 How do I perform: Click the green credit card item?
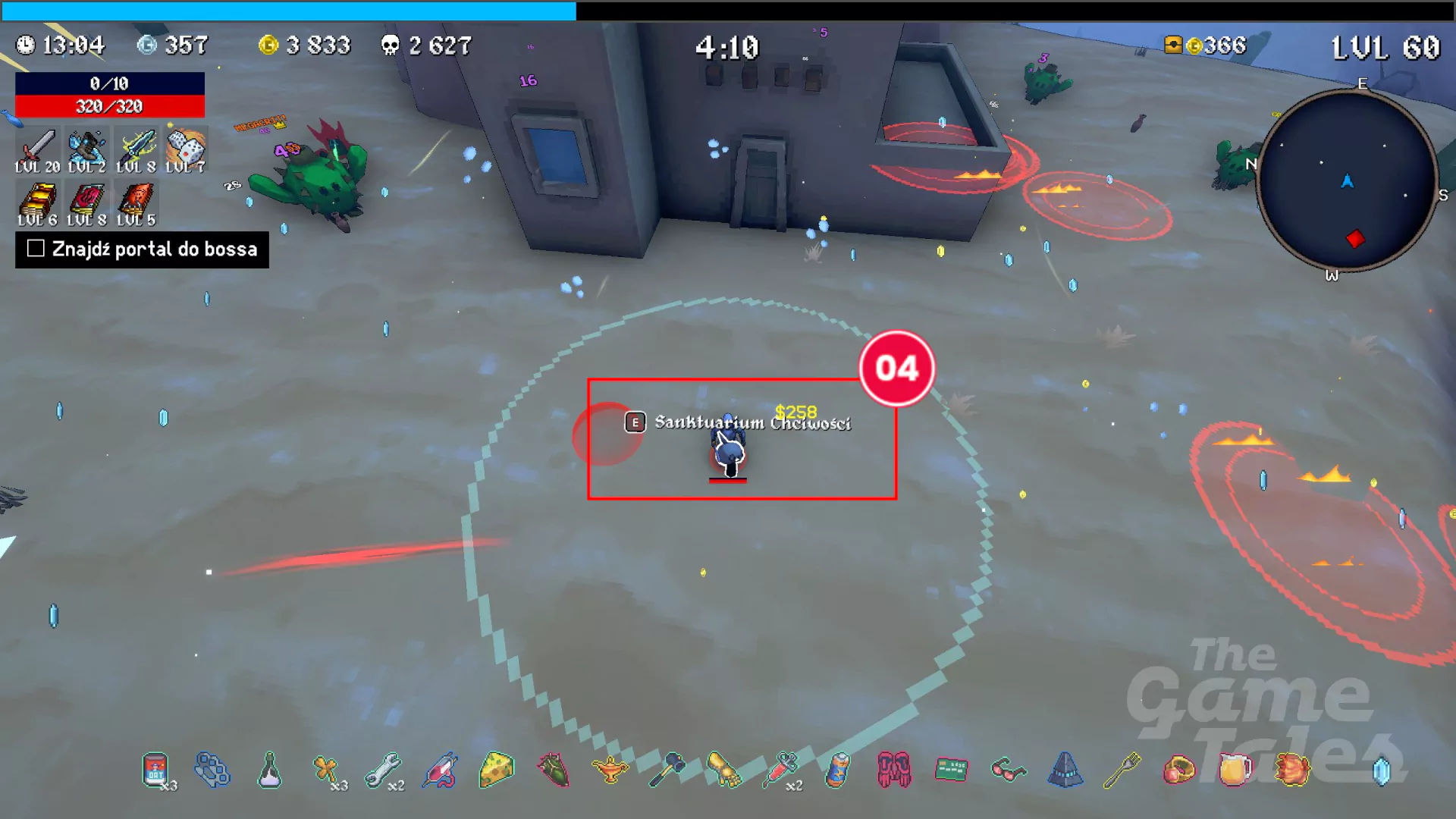(952, 770)
